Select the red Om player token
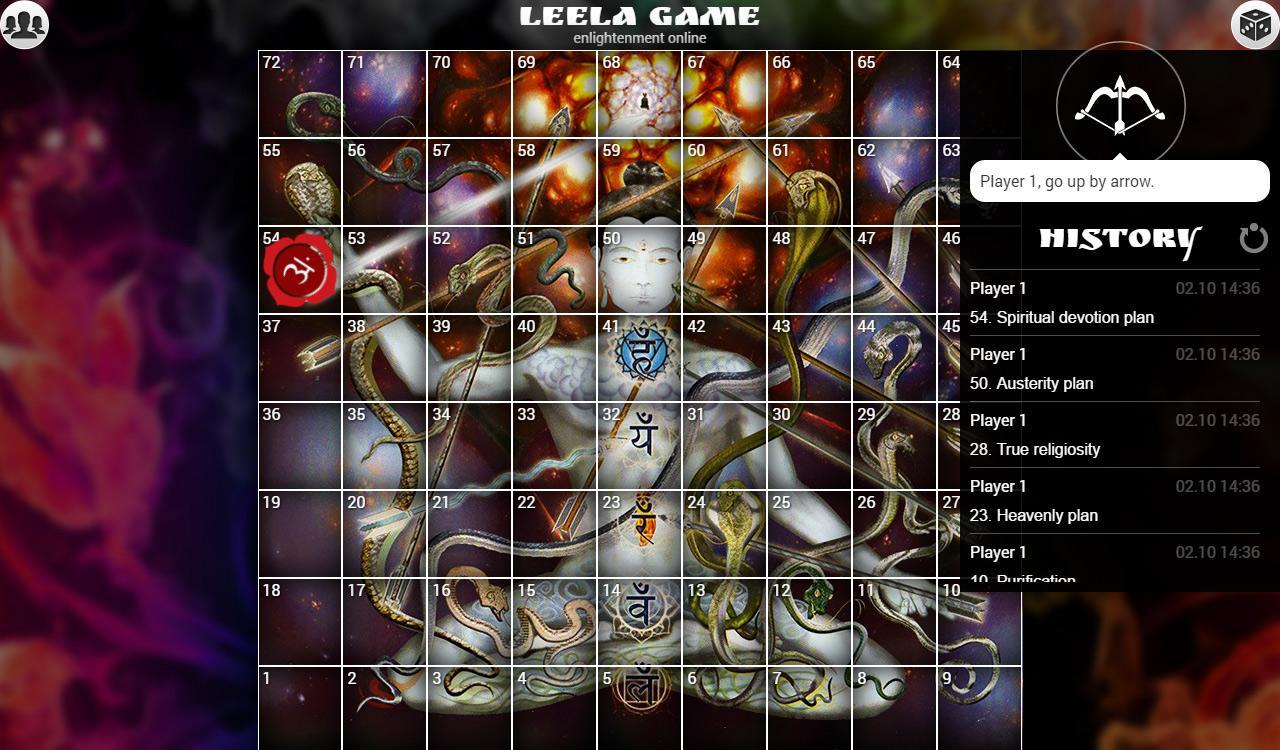Screen dimensions: 1280x750 point(299,268)
